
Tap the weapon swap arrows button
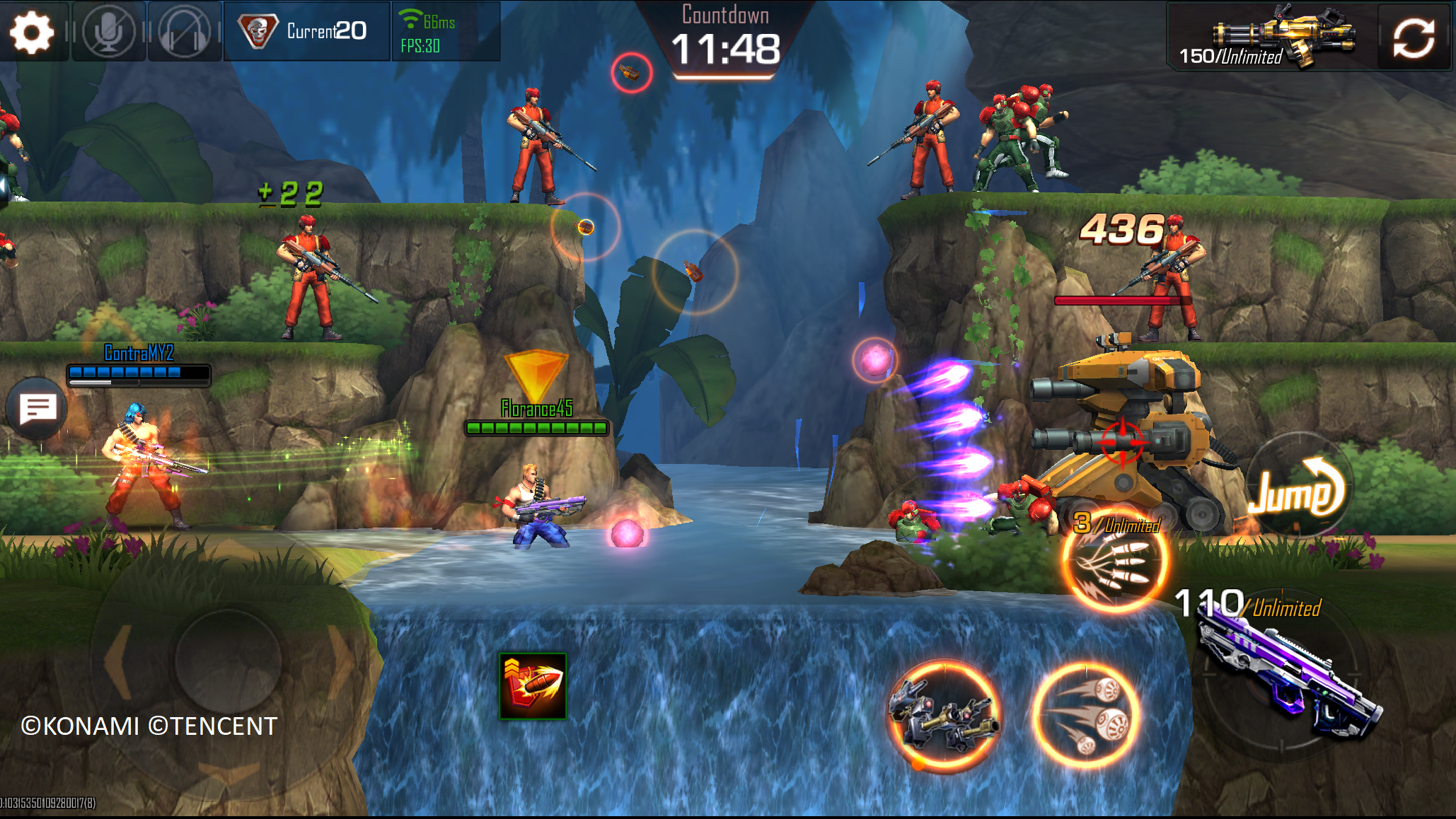[1414, 36]
